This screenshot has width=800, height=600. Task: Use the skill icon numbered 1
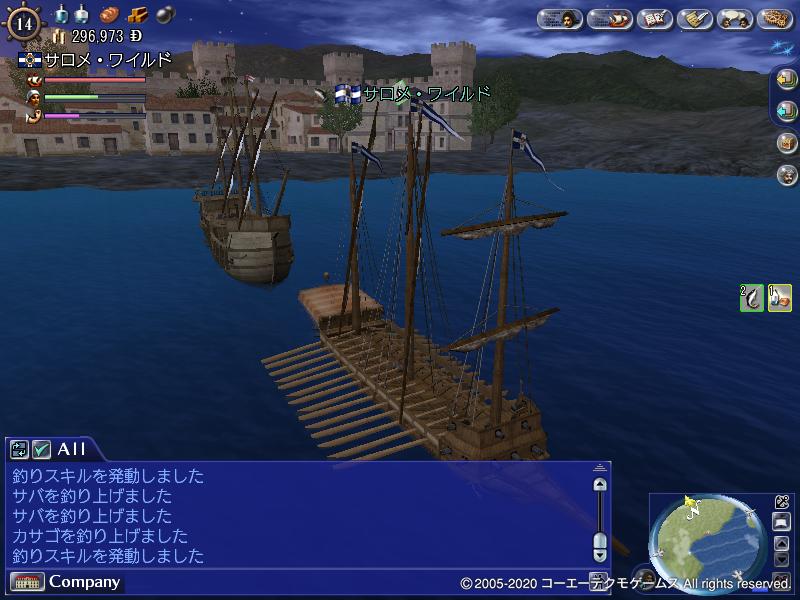[x=780, y=298]
